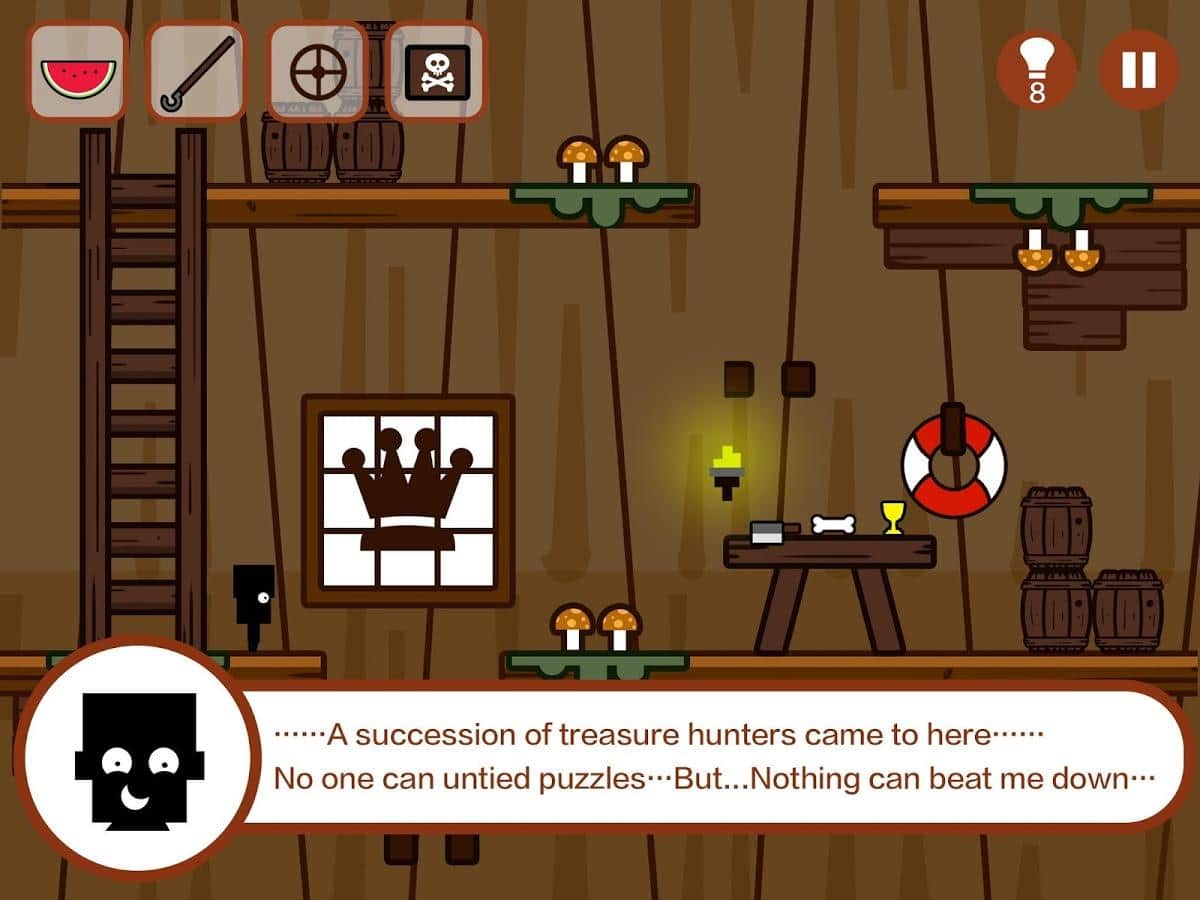The width and height of the screenshot is (1200, 900).
Task: Use the lightbulb hint button
Action: pyautogui.click(x=1037, y=70)
